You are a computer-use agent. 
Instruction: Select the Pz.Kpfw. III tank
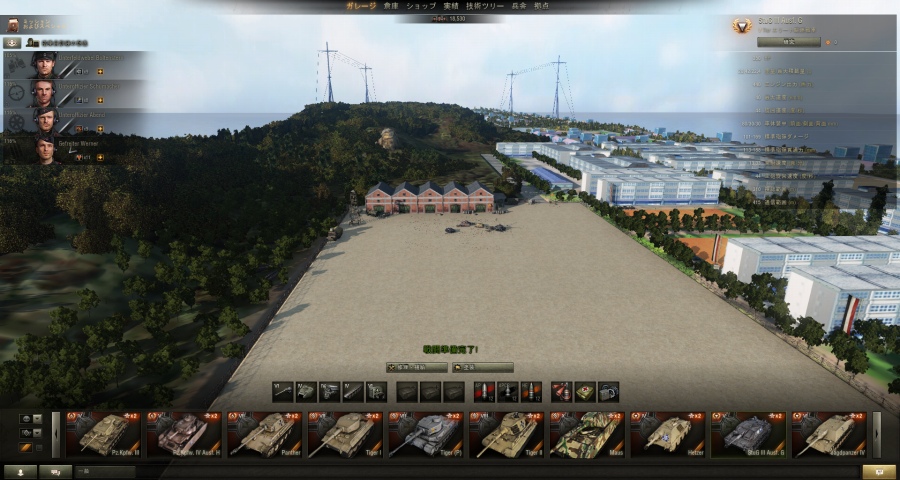[x=104, y=435]
